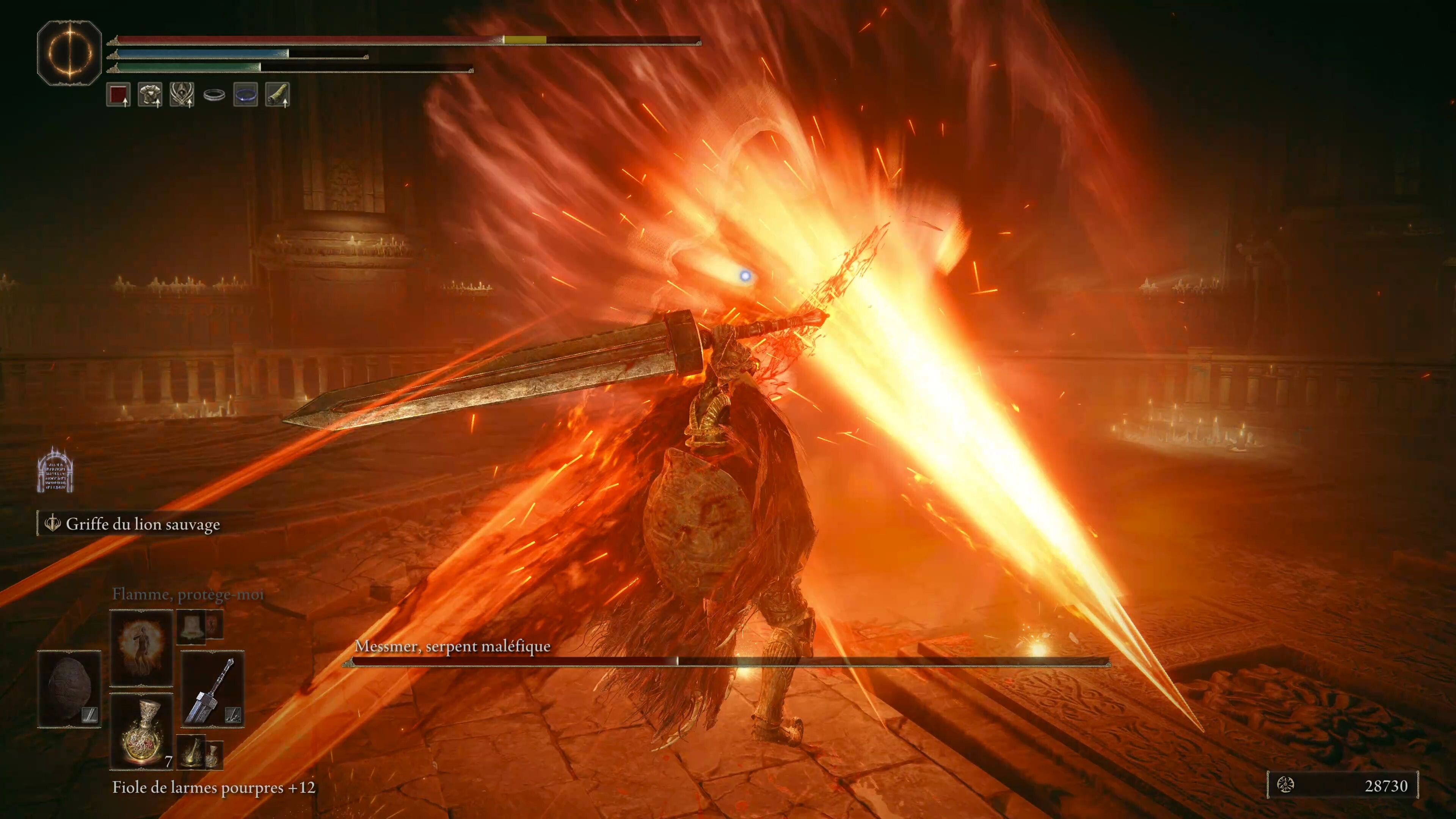Select the greatsword right-hand weapon slot
This screenshot has height=819, width=1456.
coord(212,690)
